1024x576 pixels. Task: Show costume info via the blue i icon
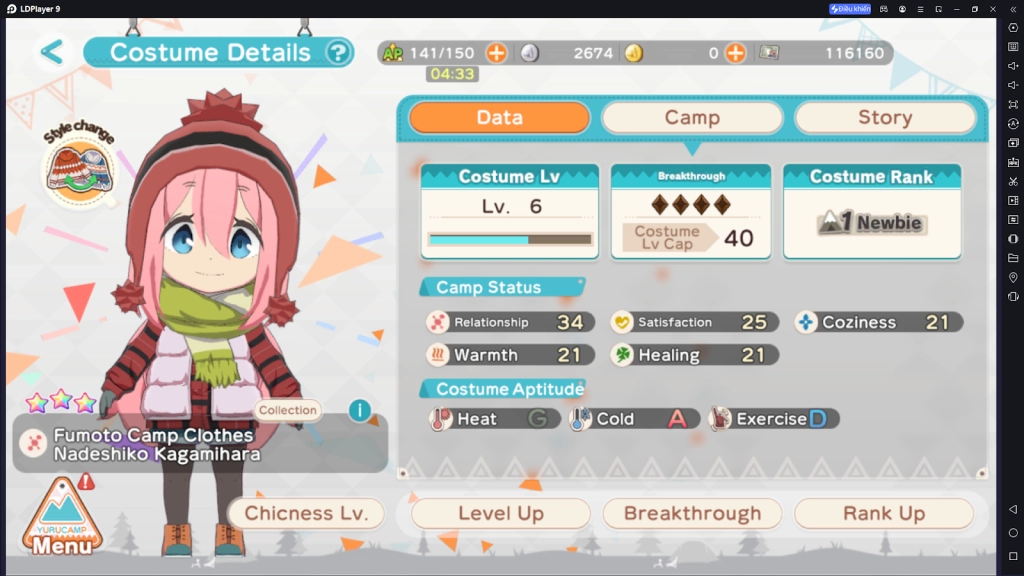click(x=360, y=410)
